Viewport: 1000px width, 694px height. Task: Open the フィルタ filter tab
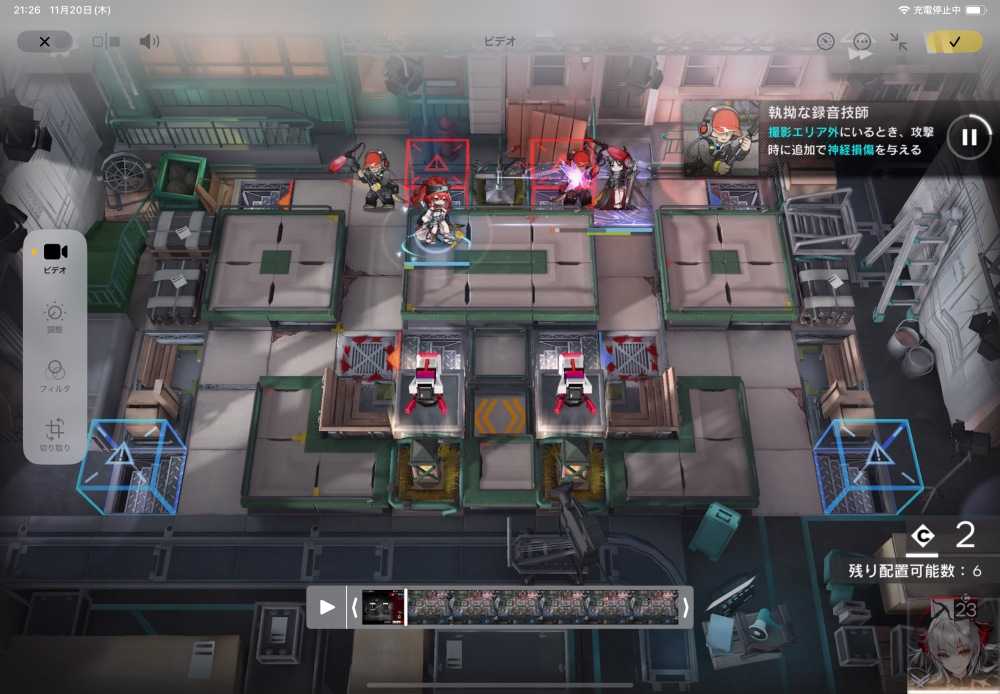pos(55,375)
